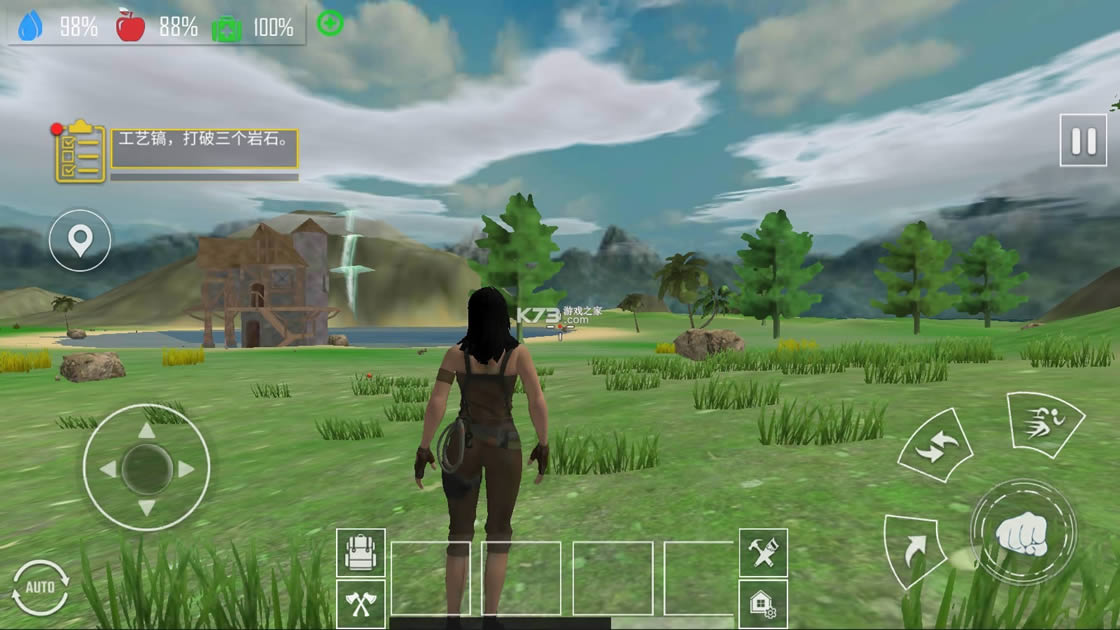Open the hammer and wrench build menu
This screenshot has height=630, width=1120.
763,553
